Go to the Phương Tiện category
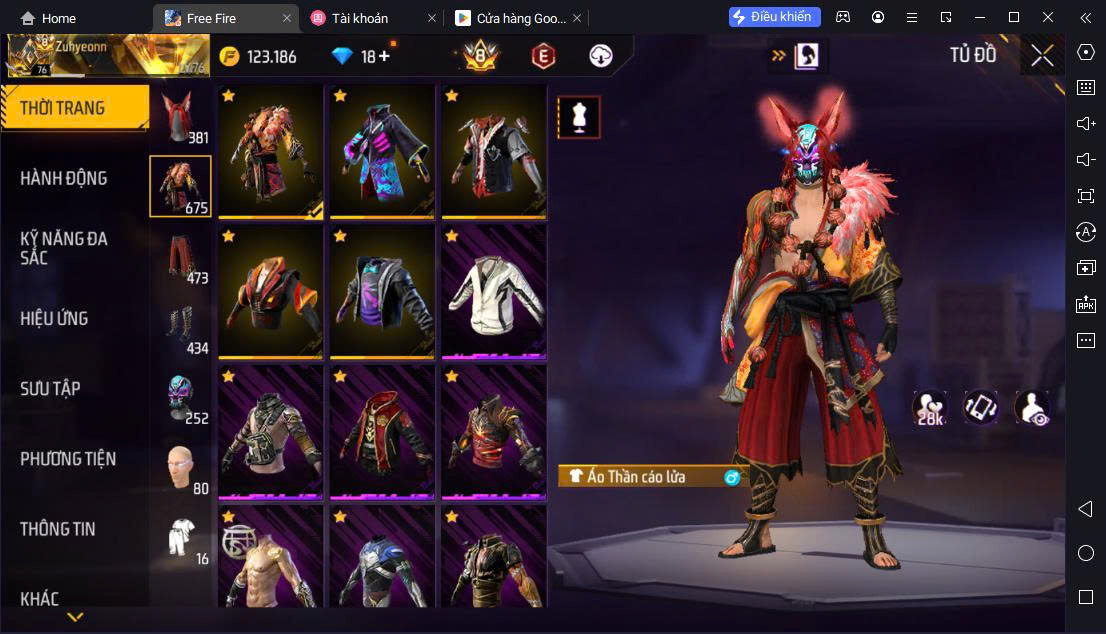 click(x=68, y=459)
